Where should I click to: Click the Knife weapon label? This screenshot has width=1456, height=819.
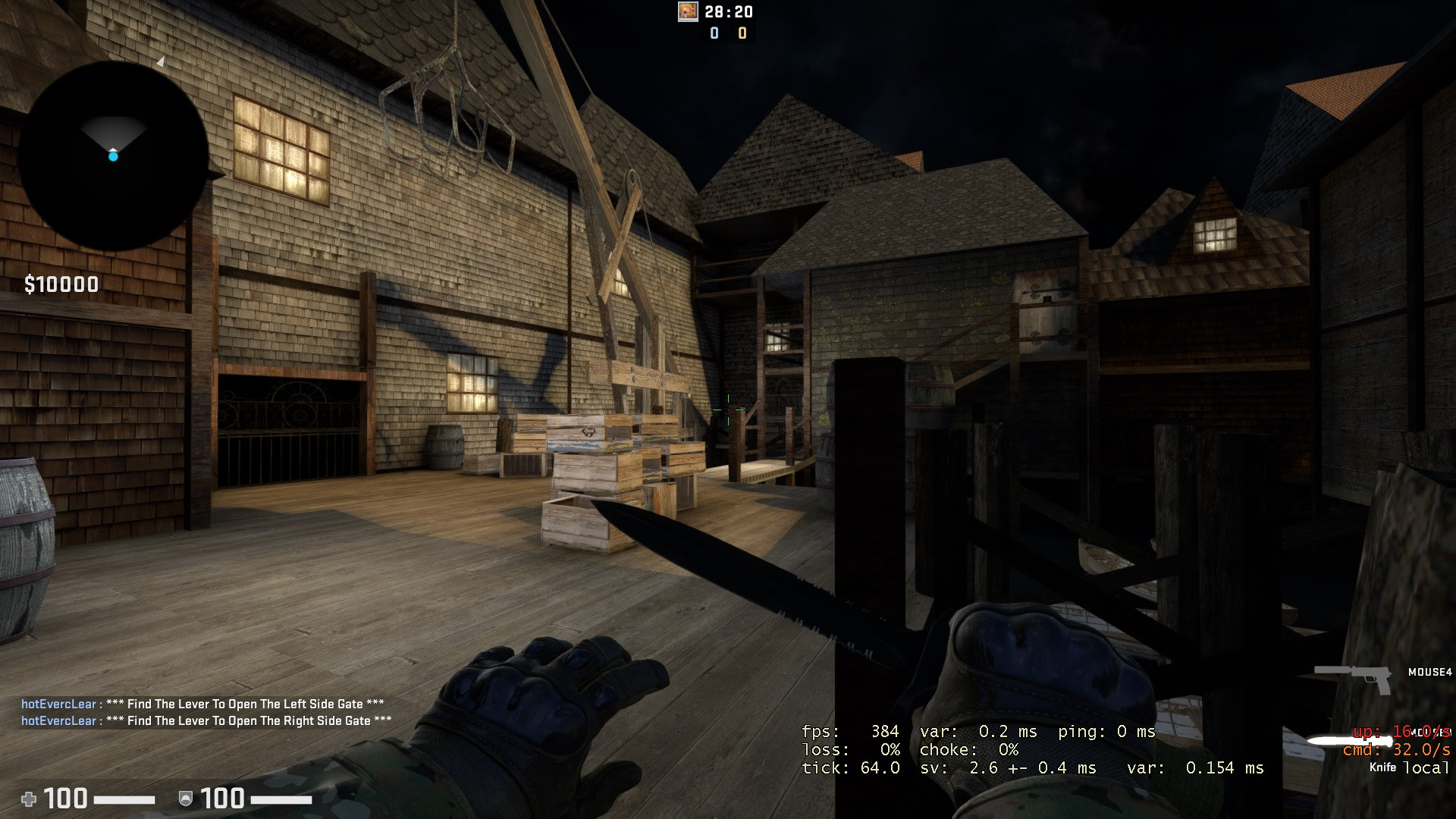(x=1382, y=768)
